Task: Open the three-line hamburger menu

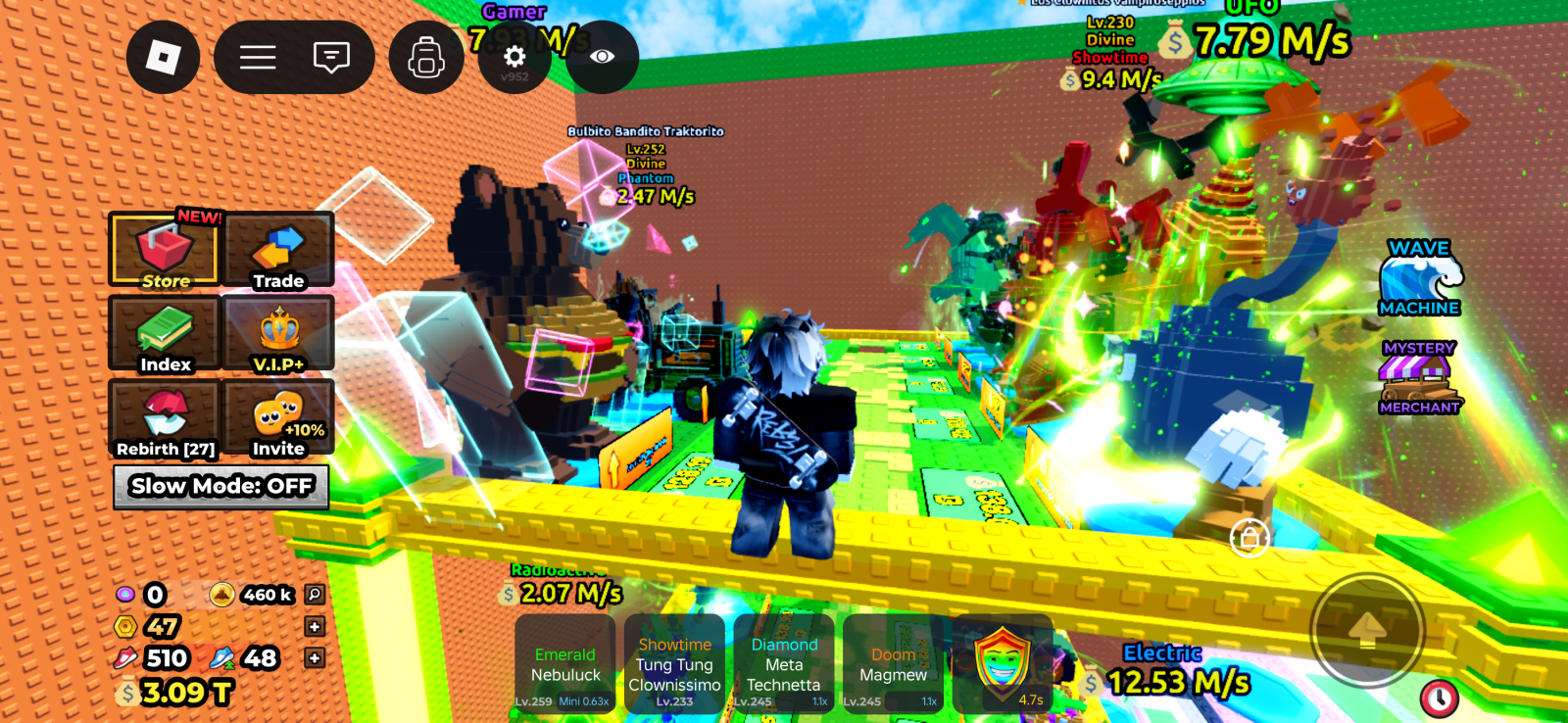Action: click(x=258, y=58)
